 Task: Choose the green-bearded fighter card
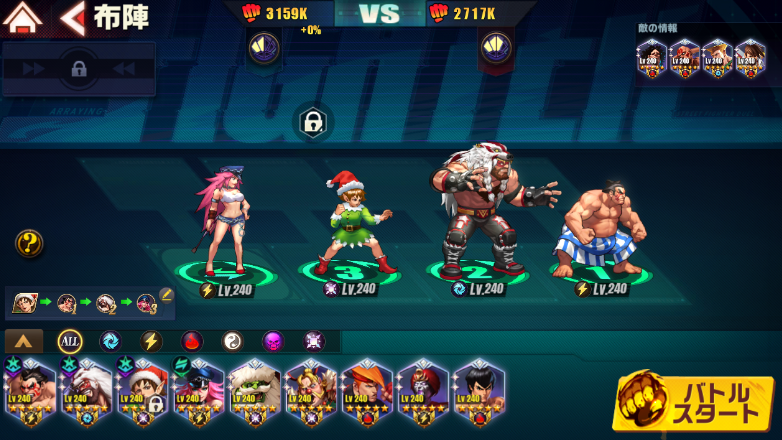click(x=254, y=390)
